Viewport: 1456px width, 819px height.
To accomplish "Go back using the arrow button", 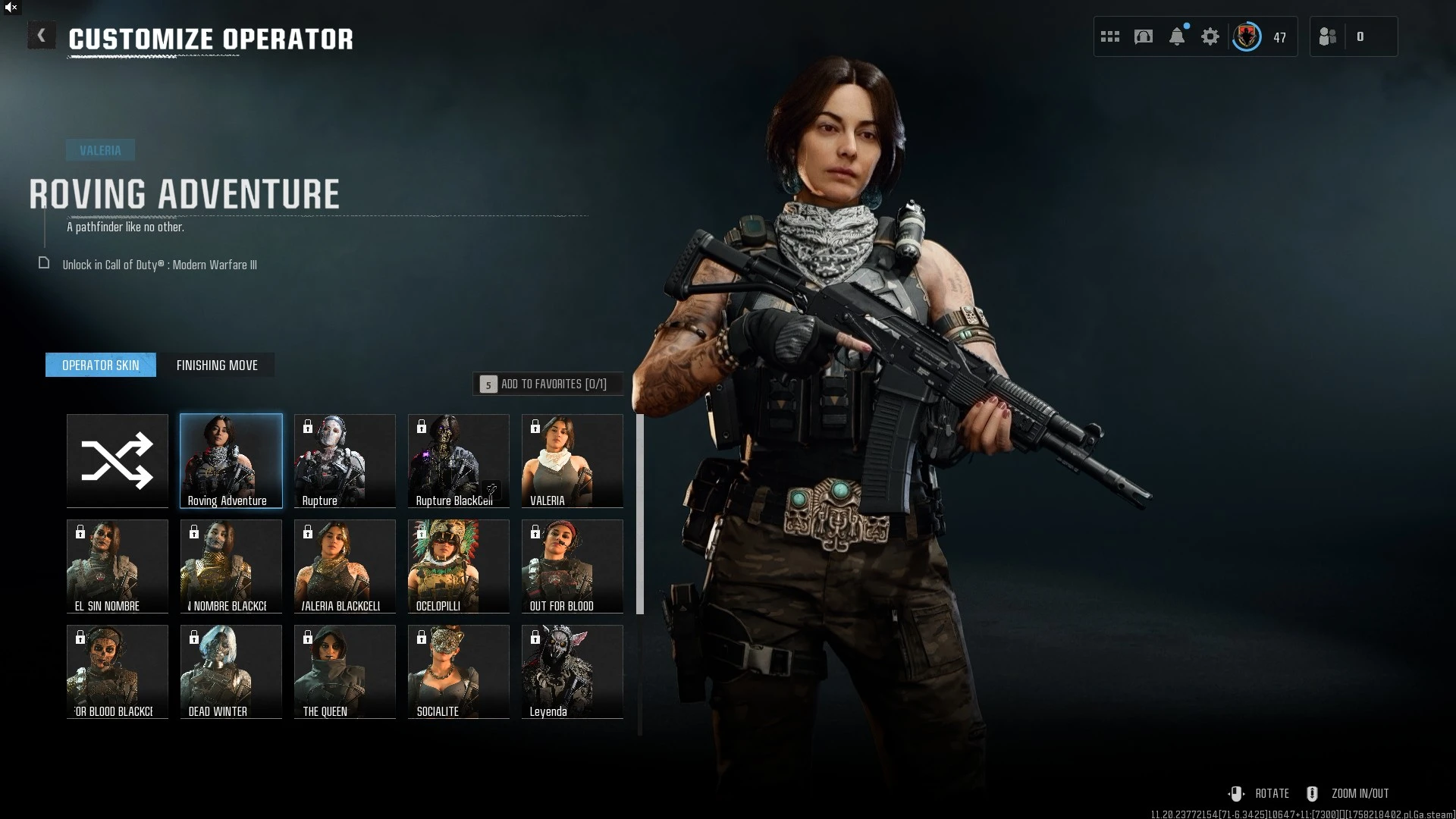I will pos(41,36).
